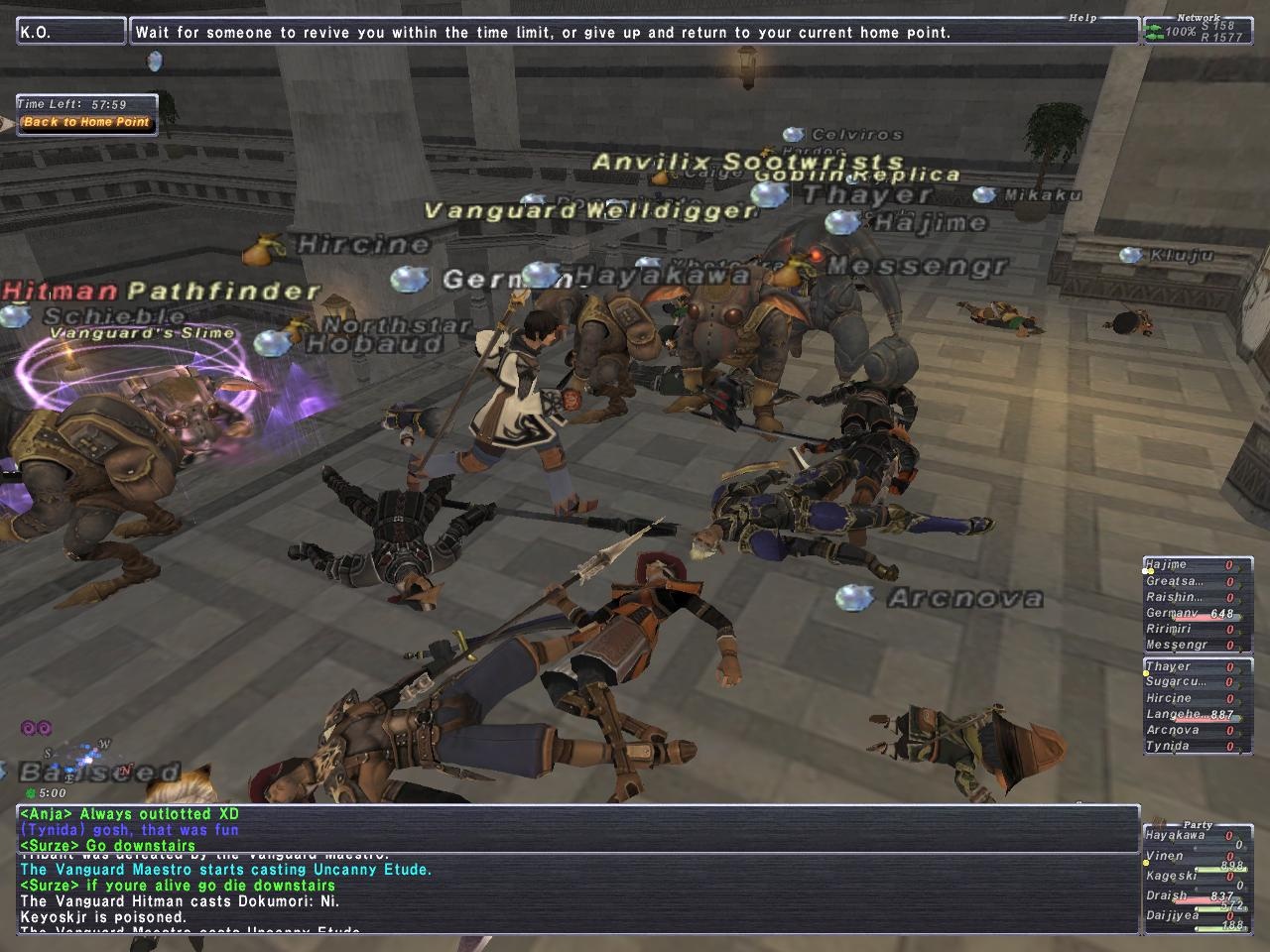Click the Network status panel
The height and width of the screenshot is (952, 1270).
tap(1197, 30)
